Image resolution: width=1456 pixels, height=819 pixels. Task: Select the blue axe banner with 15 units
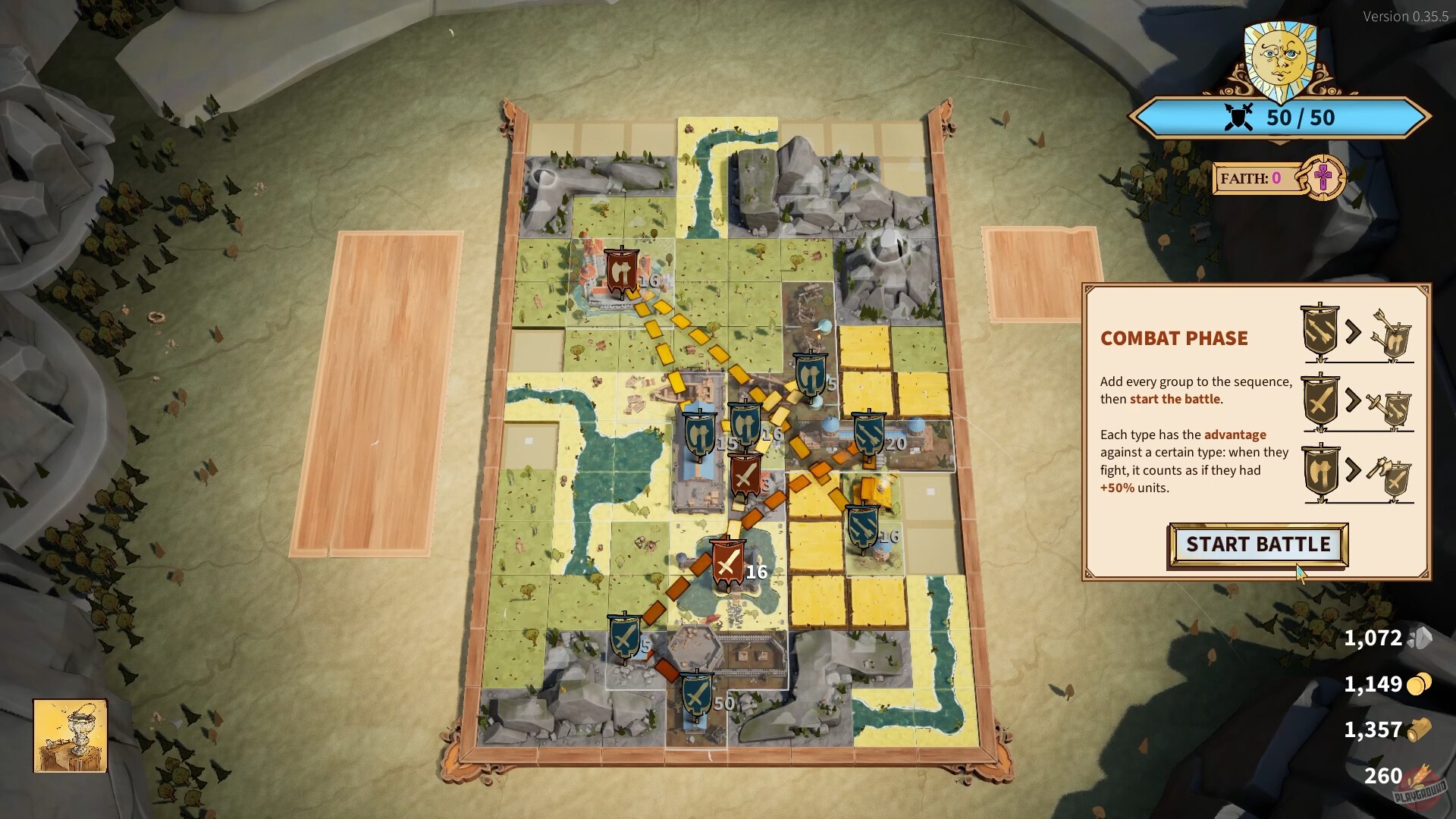tap(701, 432)
